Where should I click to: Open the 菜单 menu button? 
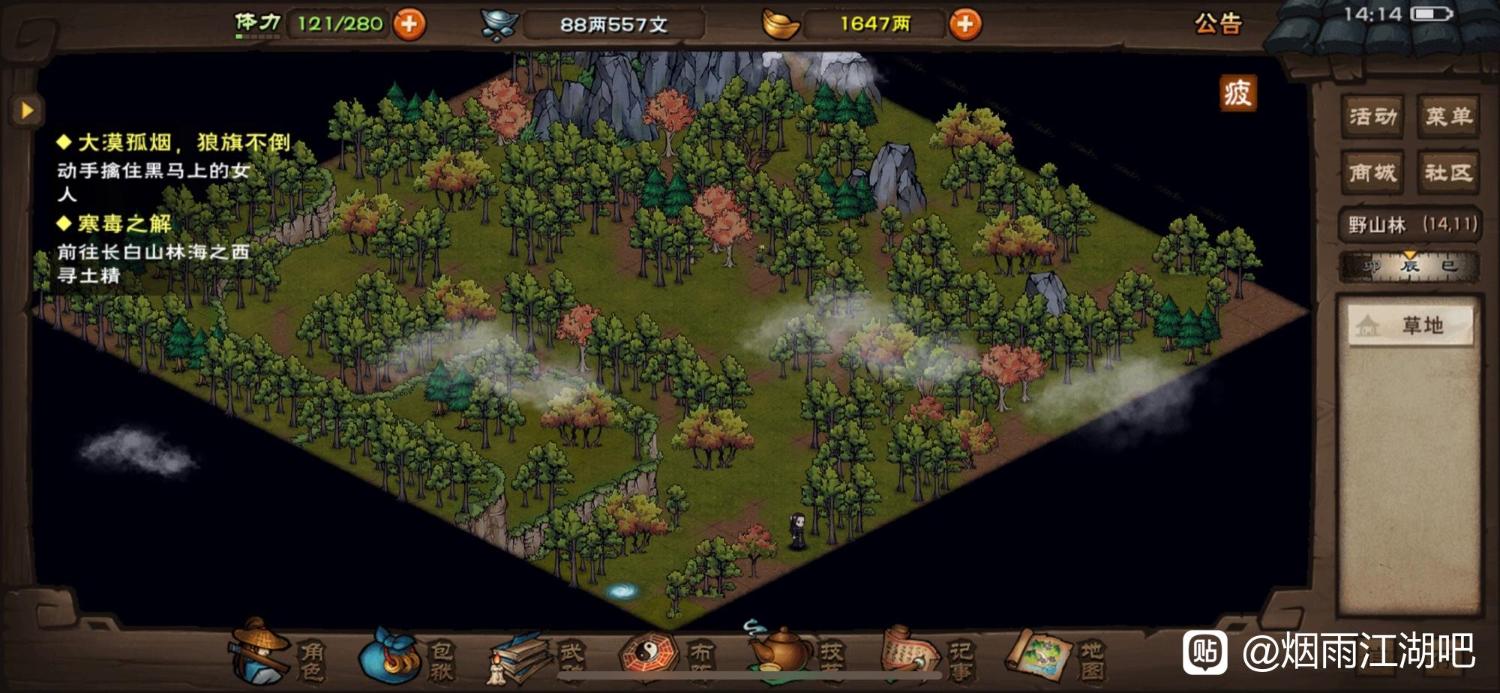point(1448,117)
